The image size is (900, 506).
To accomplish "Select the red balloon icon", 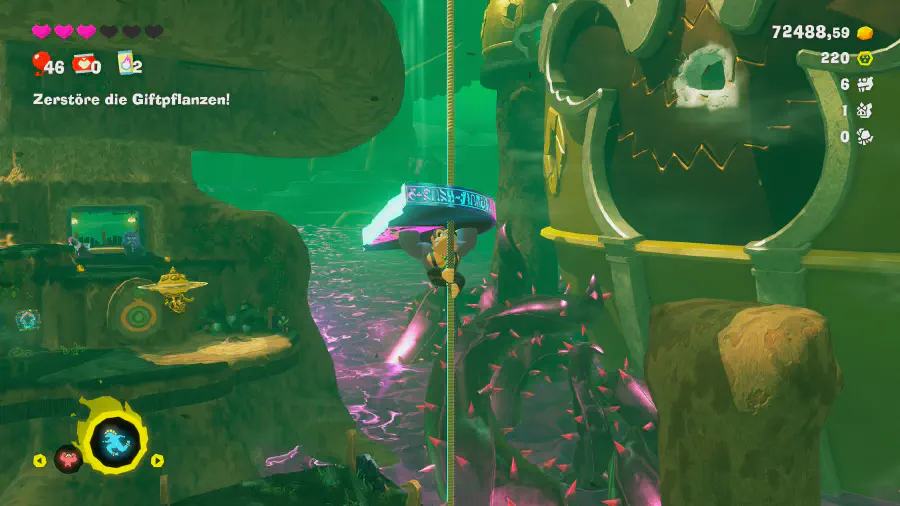I will click(40, 64).
